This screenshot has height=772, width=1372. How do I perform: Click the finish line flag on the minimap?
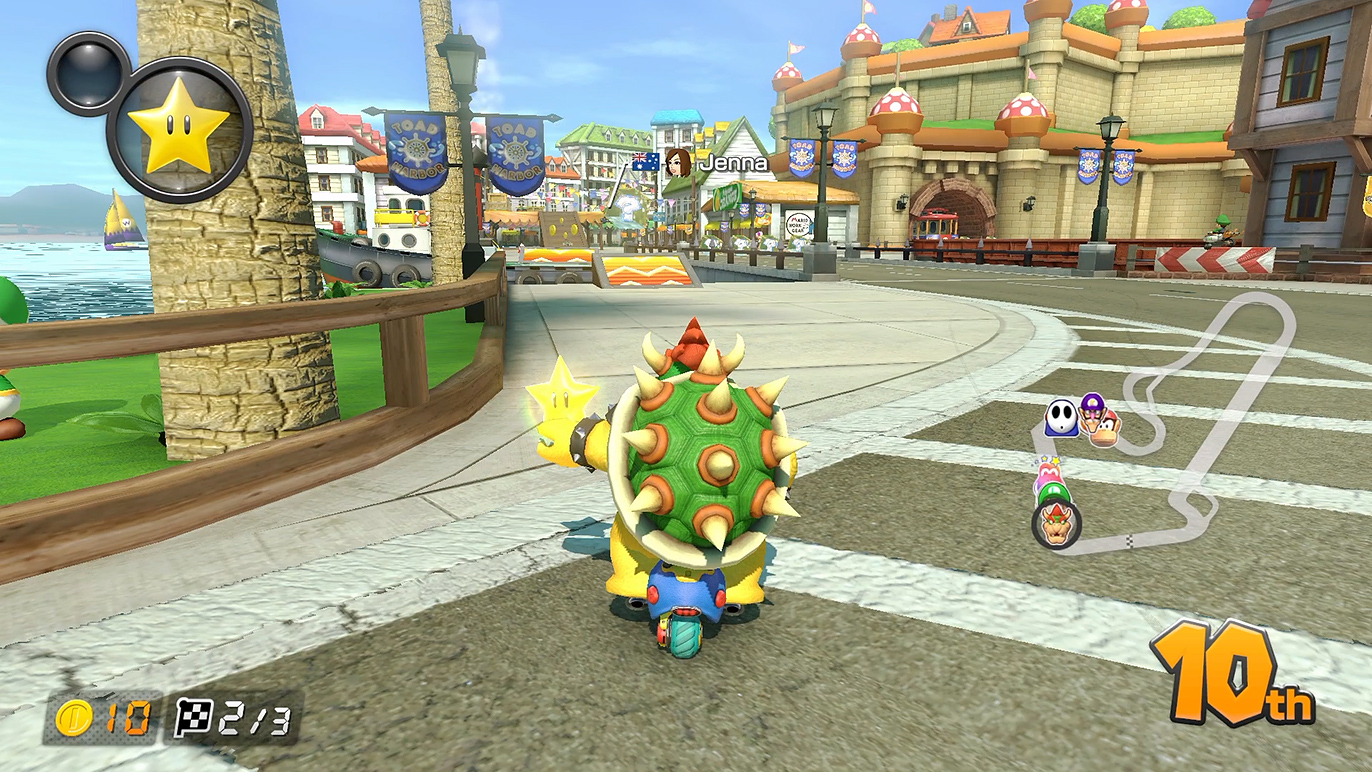tap(1130, 540)
